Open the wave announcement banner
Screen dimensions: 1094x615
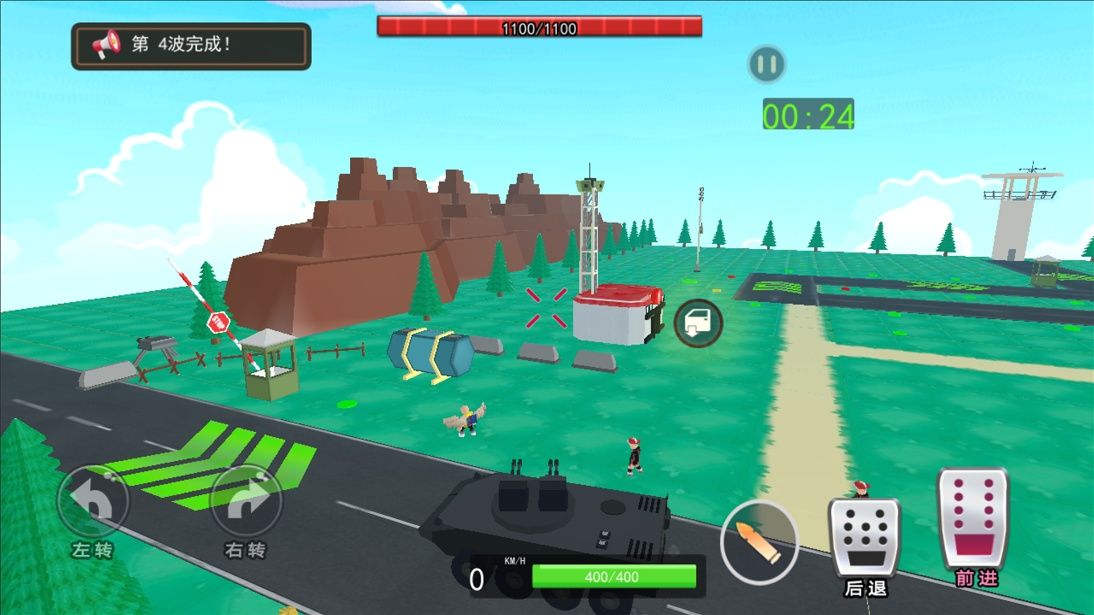pyautogui.click(x=191, y=46)
